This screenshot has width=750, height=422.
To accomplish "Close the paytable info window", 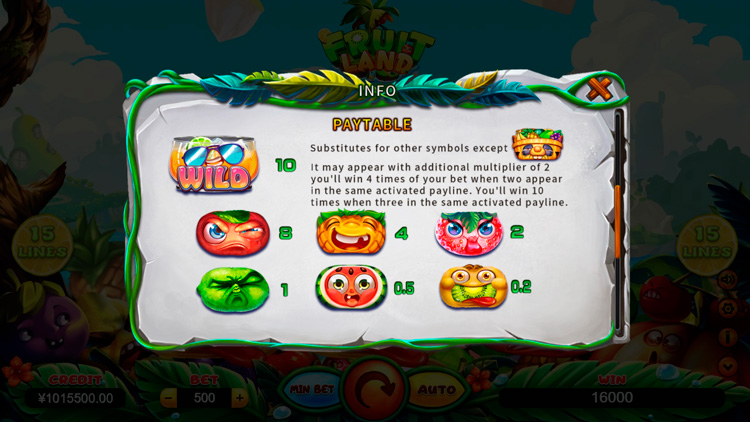I will pos(599,89).
